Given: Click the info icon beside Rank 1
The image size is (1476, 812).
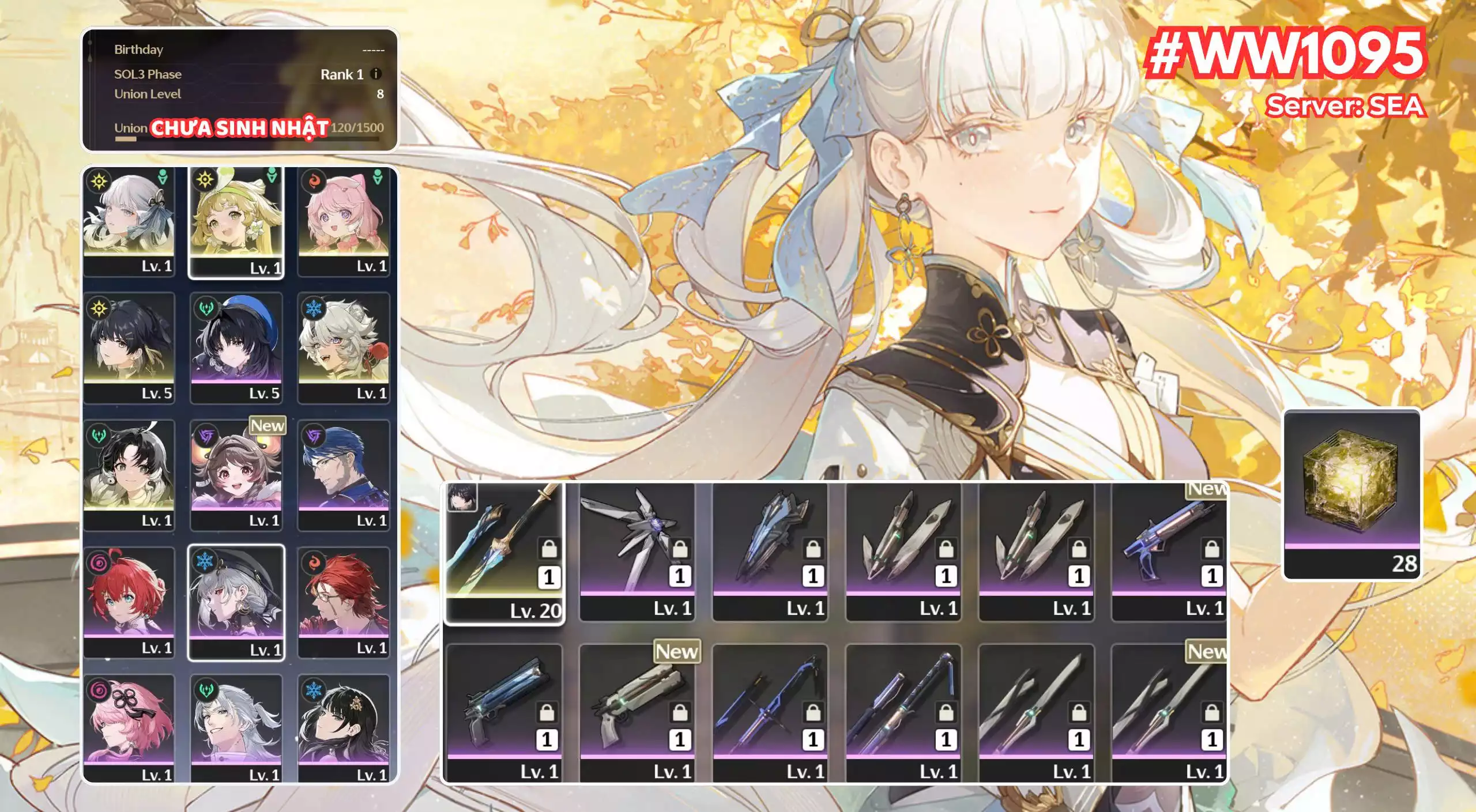Looking at the screenshot, I should point(376,74).
